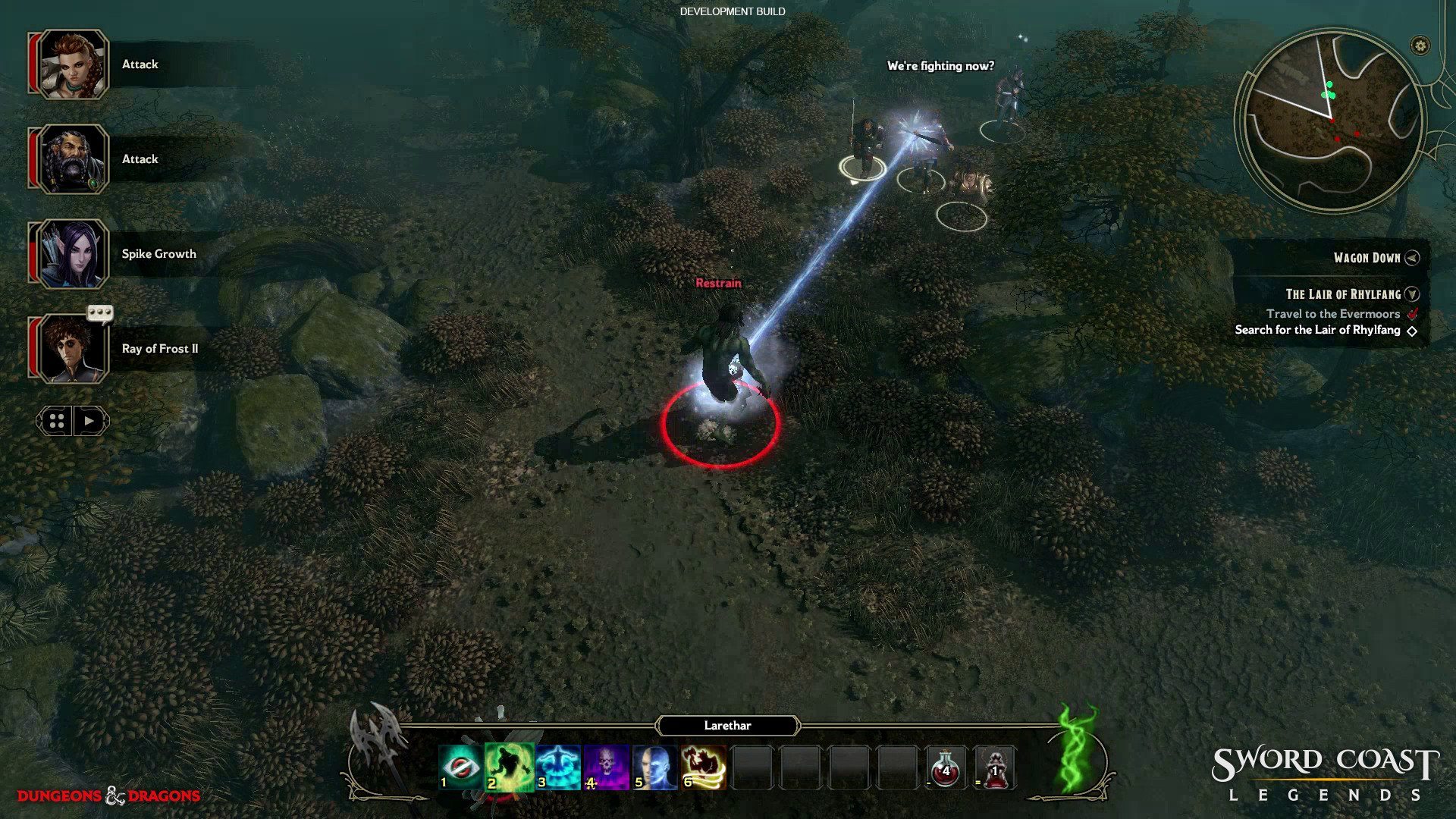The image size is (1456, 819).
Task: Use the purple skull ability in slot 4
Action: (x=607, y=766)
